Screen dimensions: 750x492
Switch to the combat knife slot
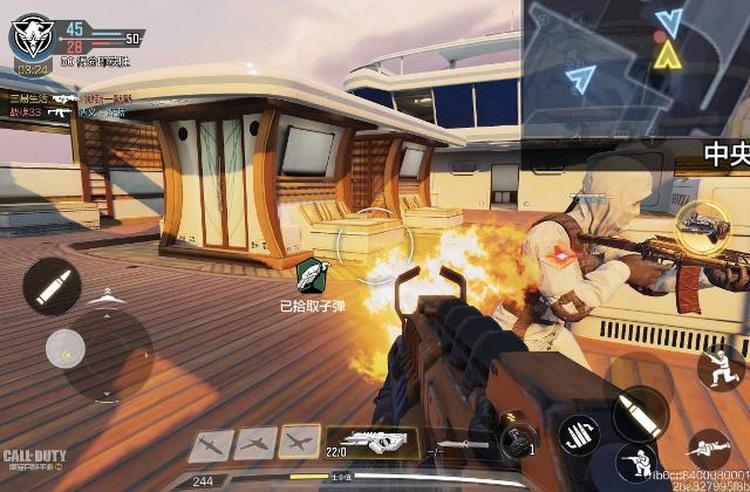tap(458, 443)
